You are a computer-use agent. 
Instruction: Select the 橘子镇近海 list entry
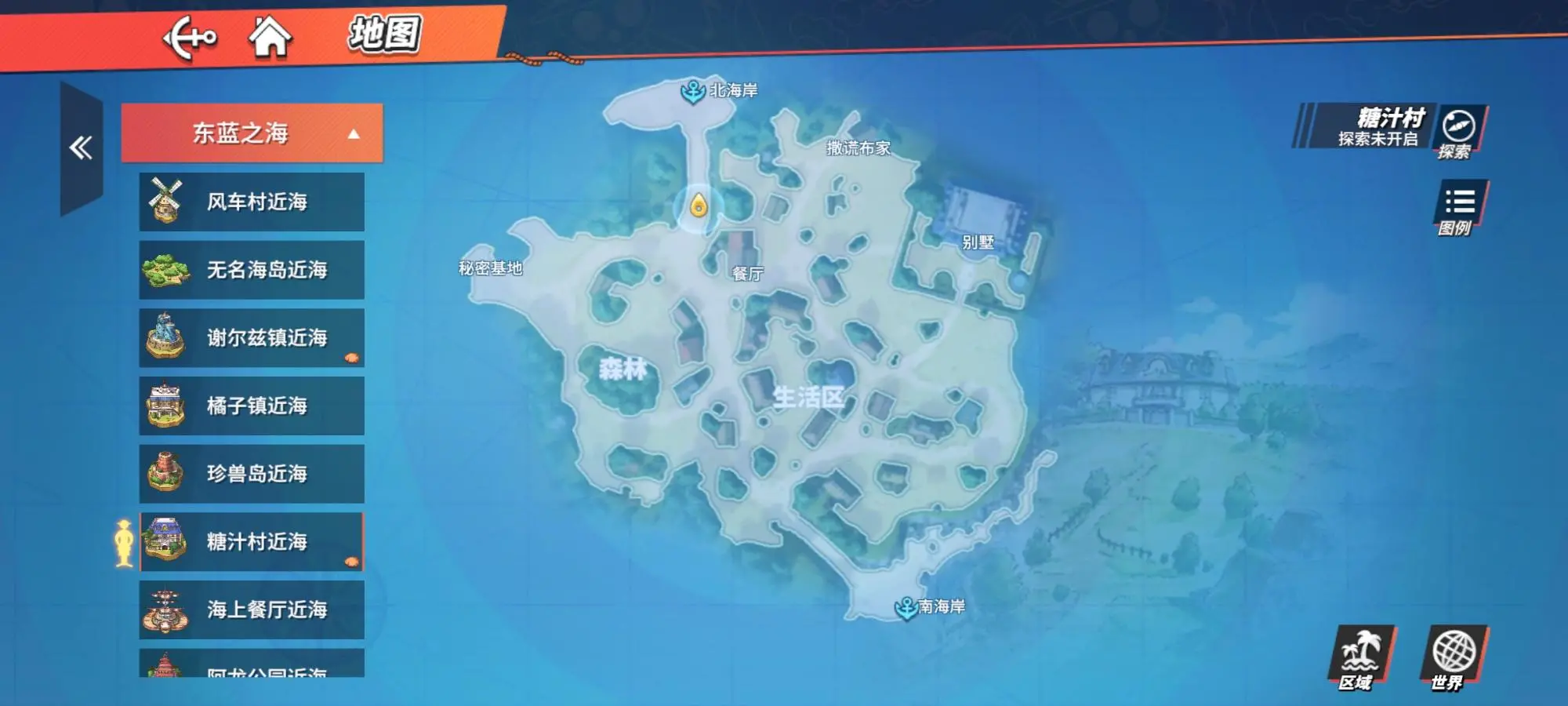[251, 406]
